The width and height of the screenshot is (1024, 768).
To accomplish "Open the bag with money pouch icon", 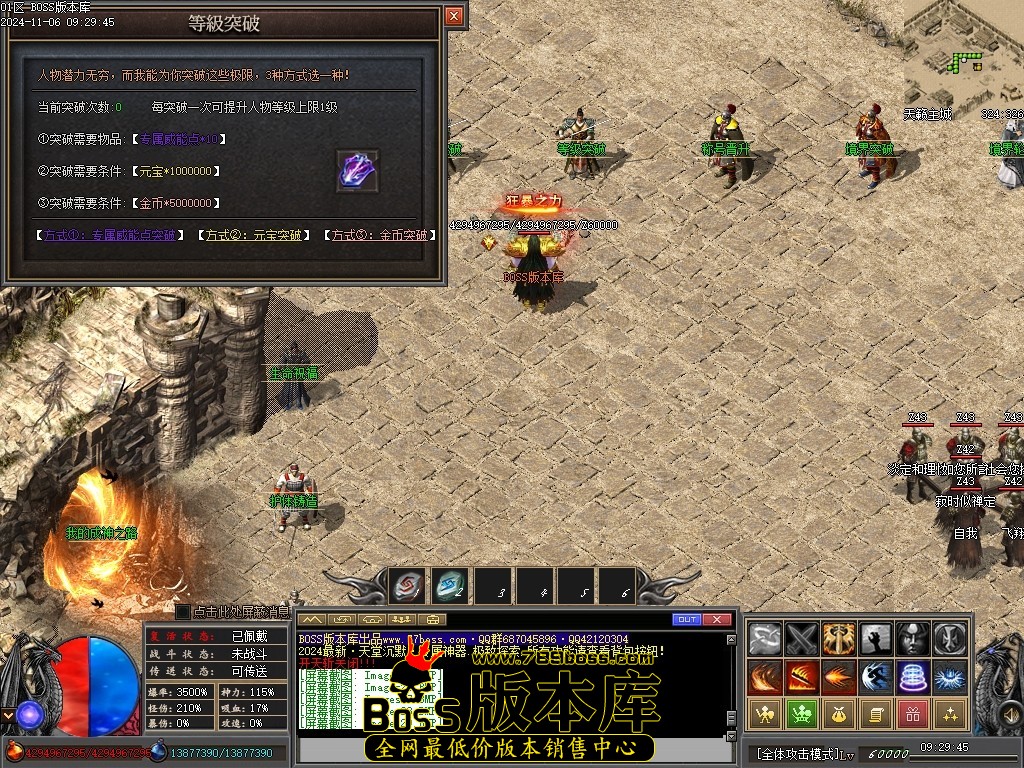I will click(839, 714).
